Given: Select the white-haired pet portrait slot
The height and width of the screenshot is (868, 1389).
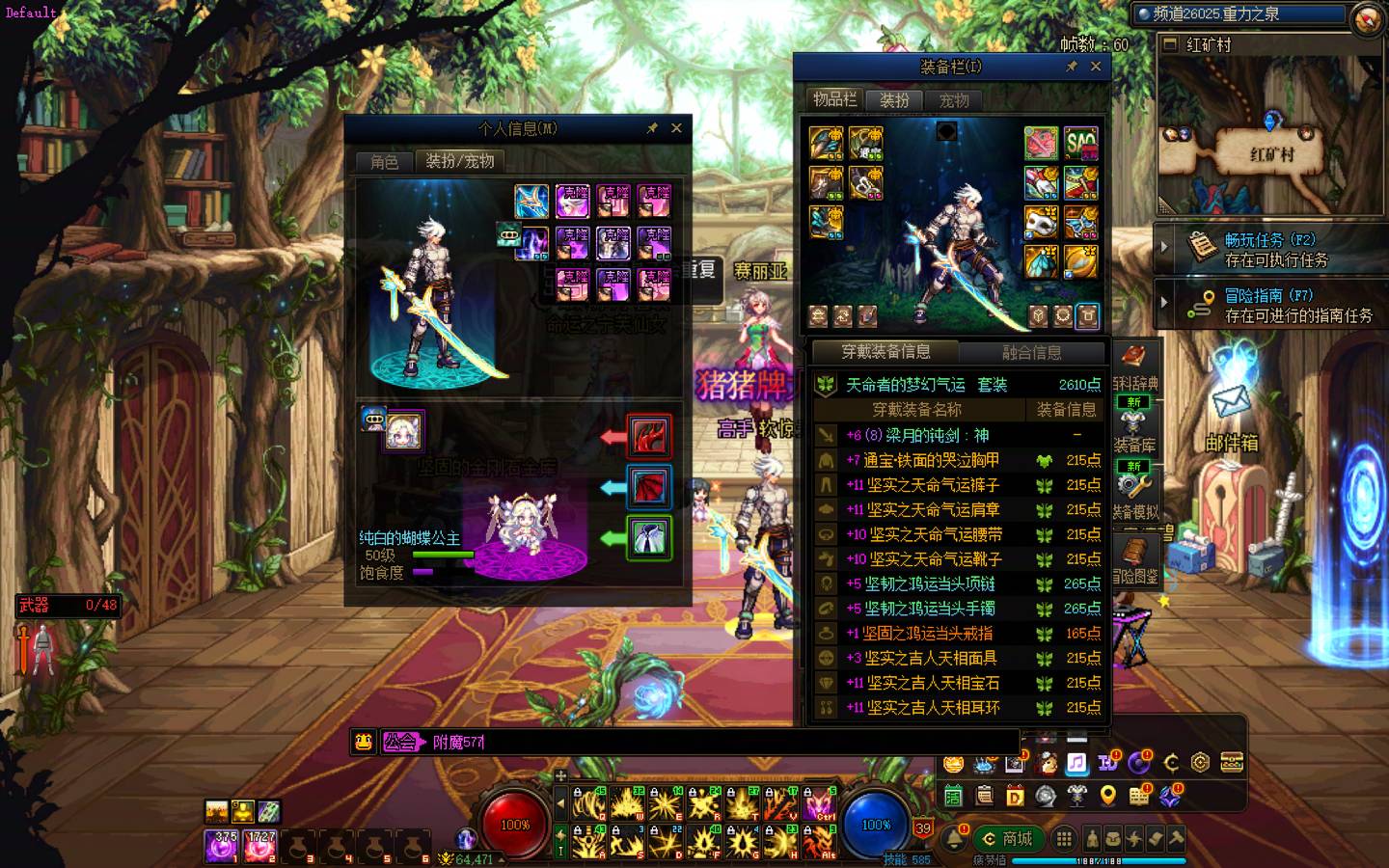Looking at the screenshot, I should point(404,431).
